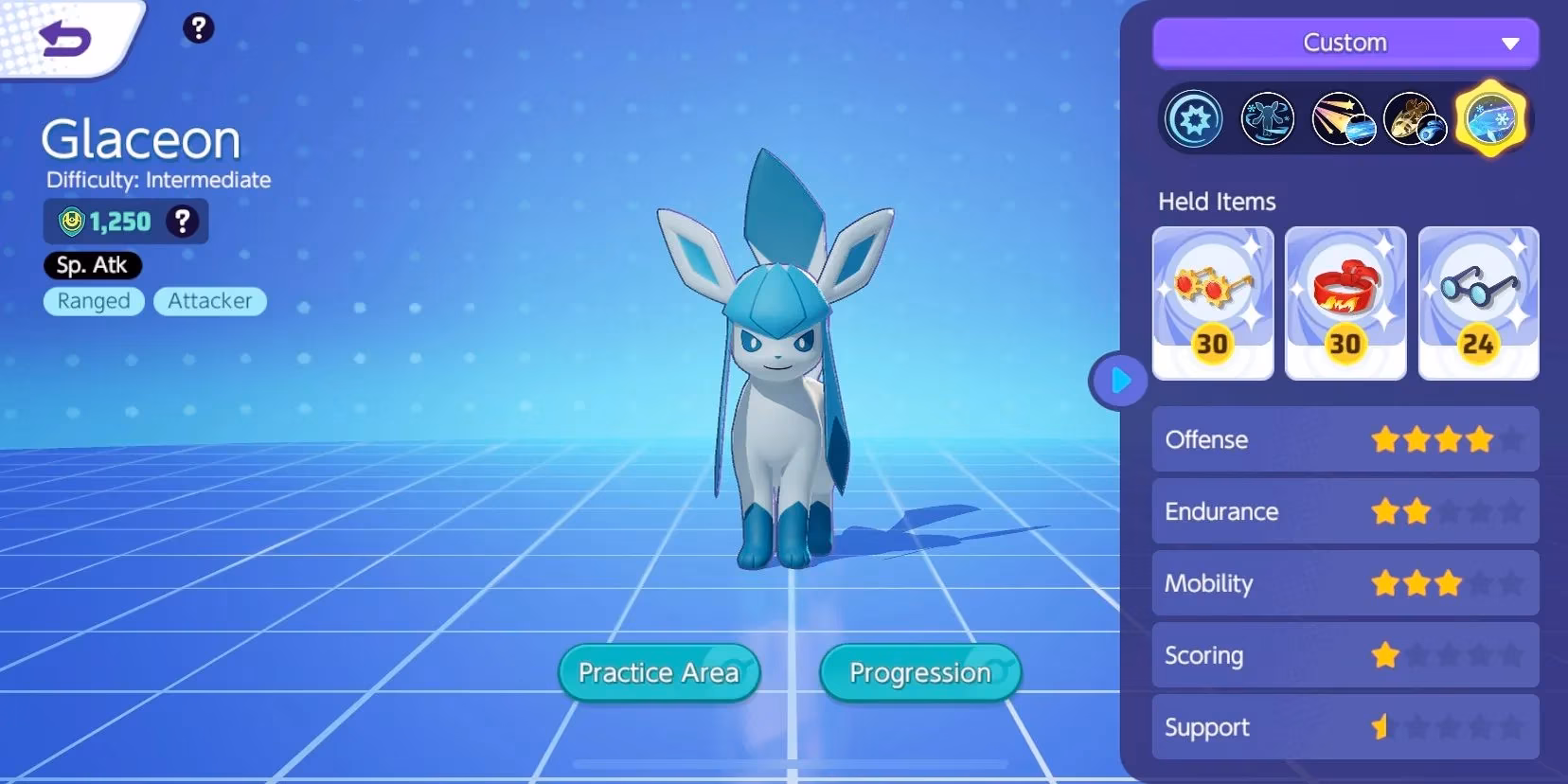This screenshot has height=784, width=1568.
Task: Select the Focus Band held item
Action: 1345,303
